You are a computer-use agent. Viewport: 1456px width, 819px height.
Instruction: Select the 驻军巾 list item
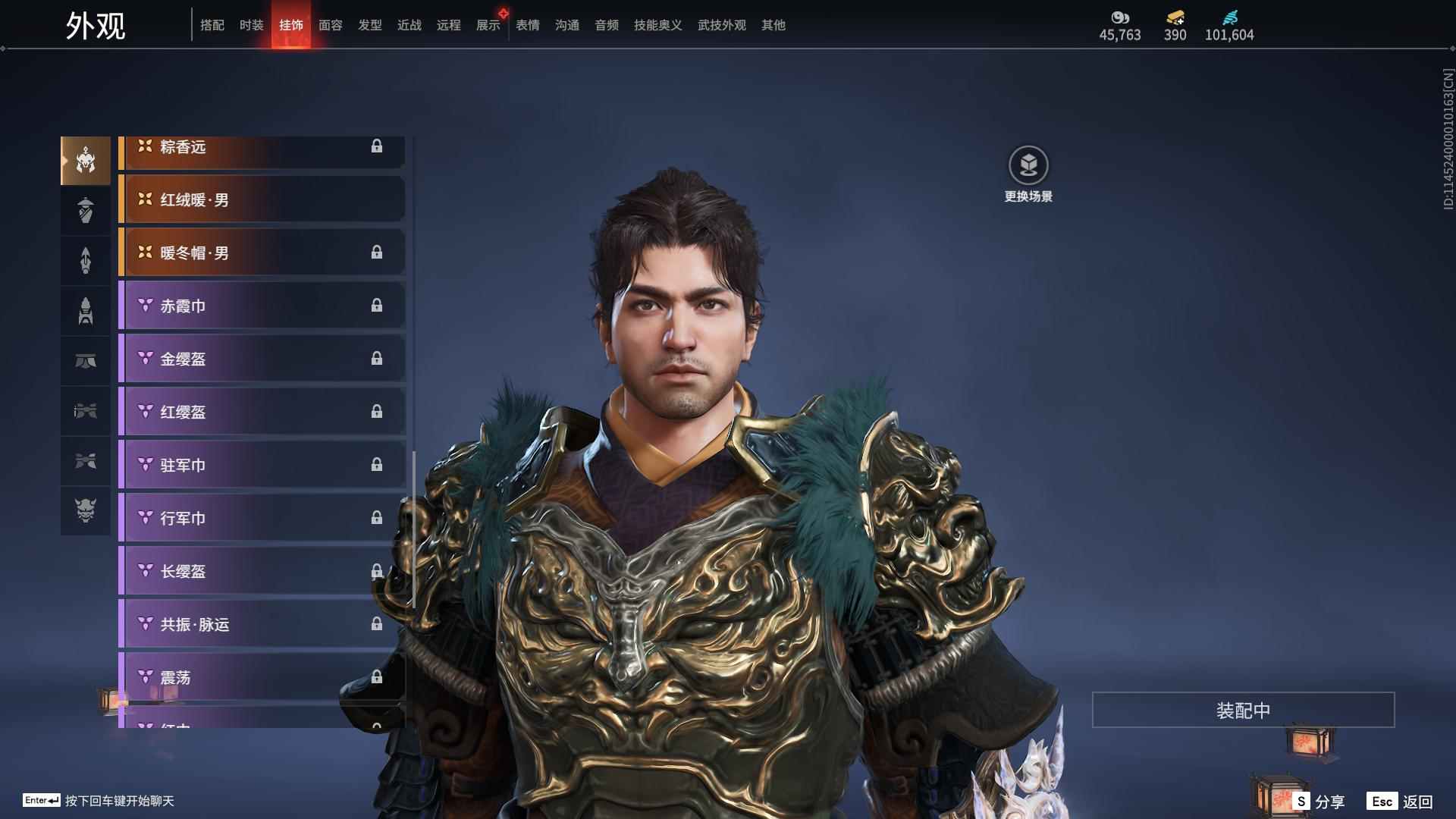(x=262, y=465)
